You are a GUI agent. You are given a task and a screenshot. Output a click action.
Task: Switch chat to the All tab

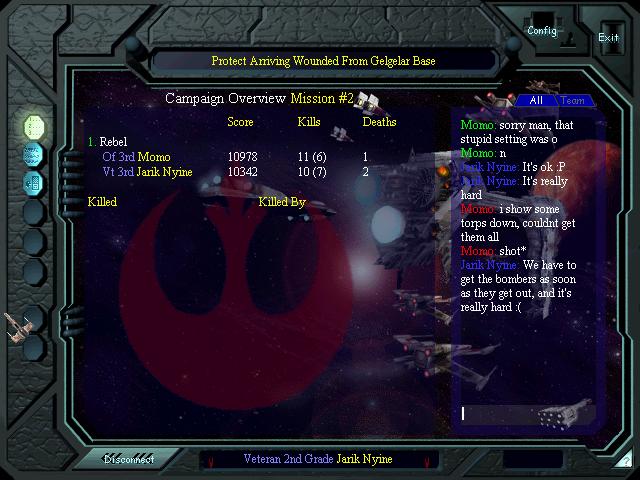pos(536,101)
